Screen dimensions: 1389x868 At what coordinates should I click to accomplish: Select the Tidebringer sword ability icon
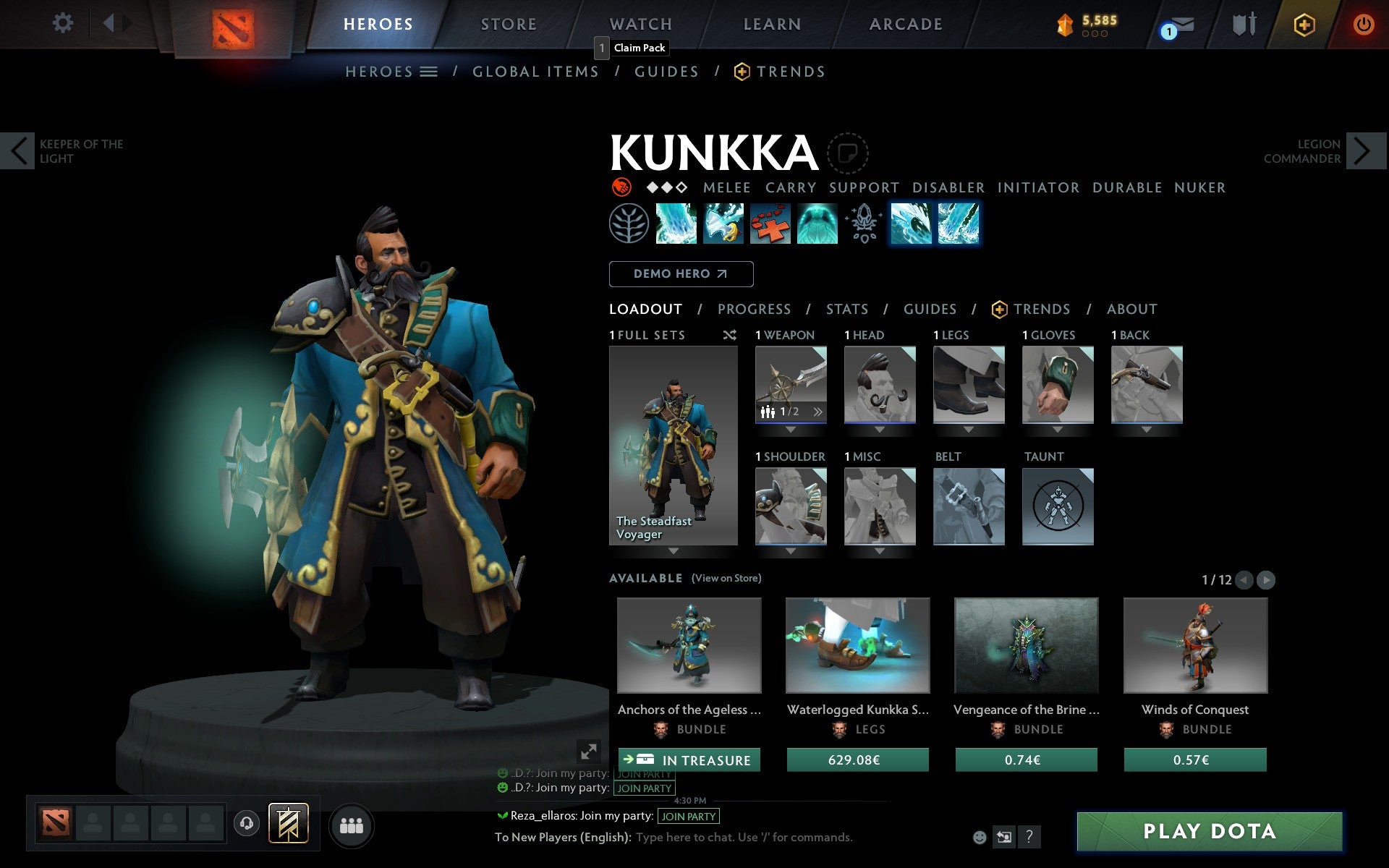pos(723,224)
